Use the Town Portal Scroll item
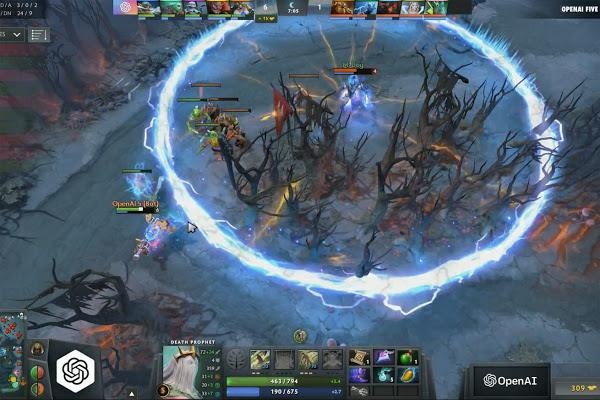This screenshot has height=400, width=600. (x=360, y=358)
